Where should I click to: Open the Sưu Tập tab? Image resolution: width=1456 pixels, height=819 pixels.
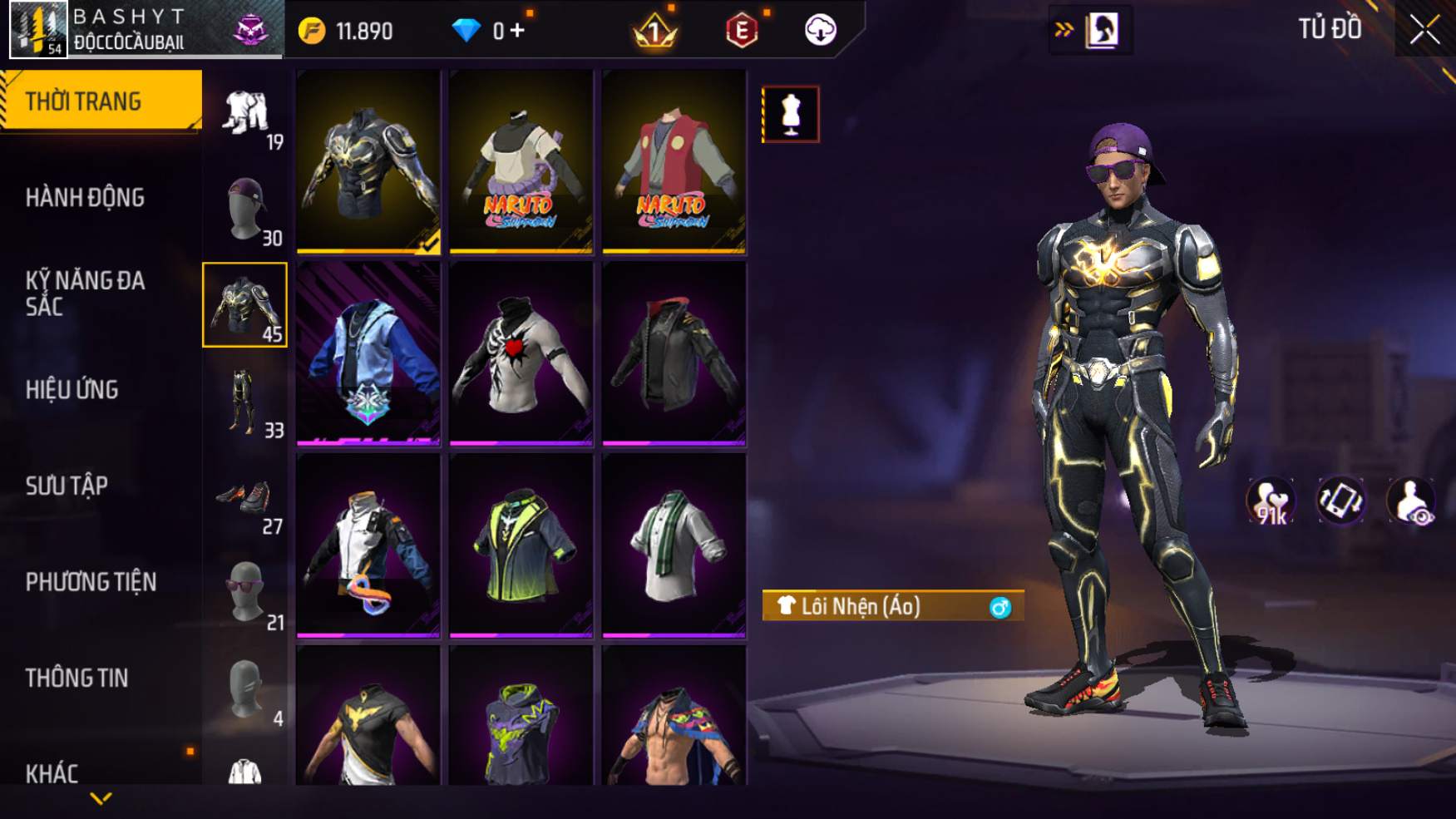67,486
